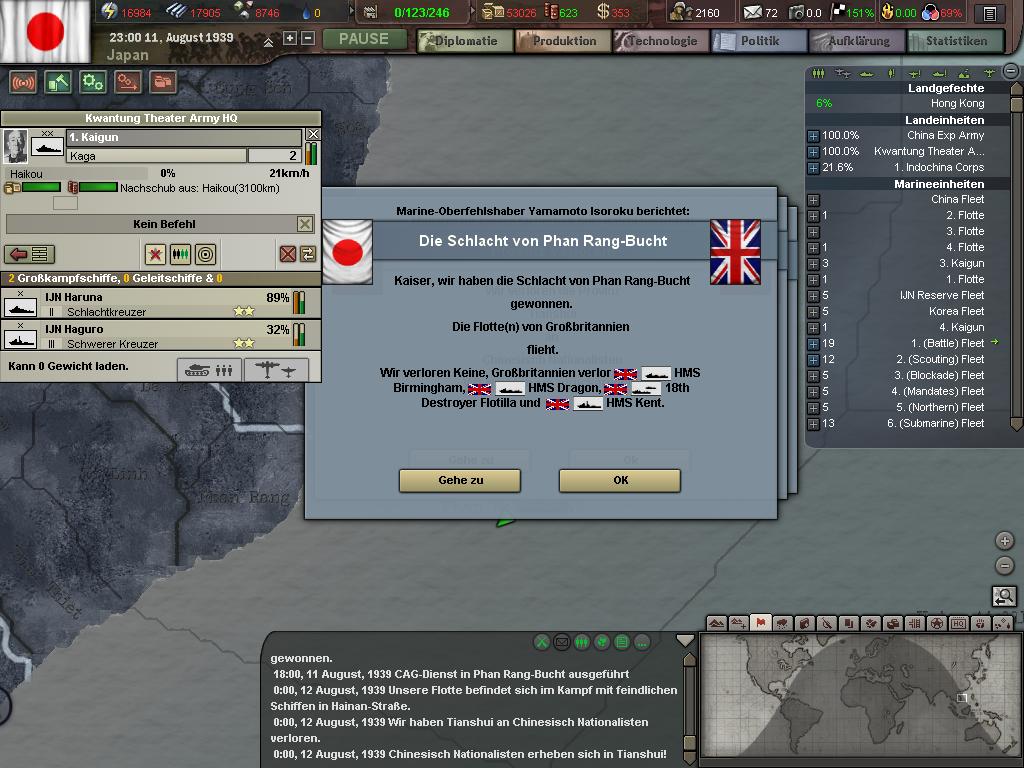Show the Aufklärung screen
This screenshot has height=768, width=1024.
click(x=857, y=41)
